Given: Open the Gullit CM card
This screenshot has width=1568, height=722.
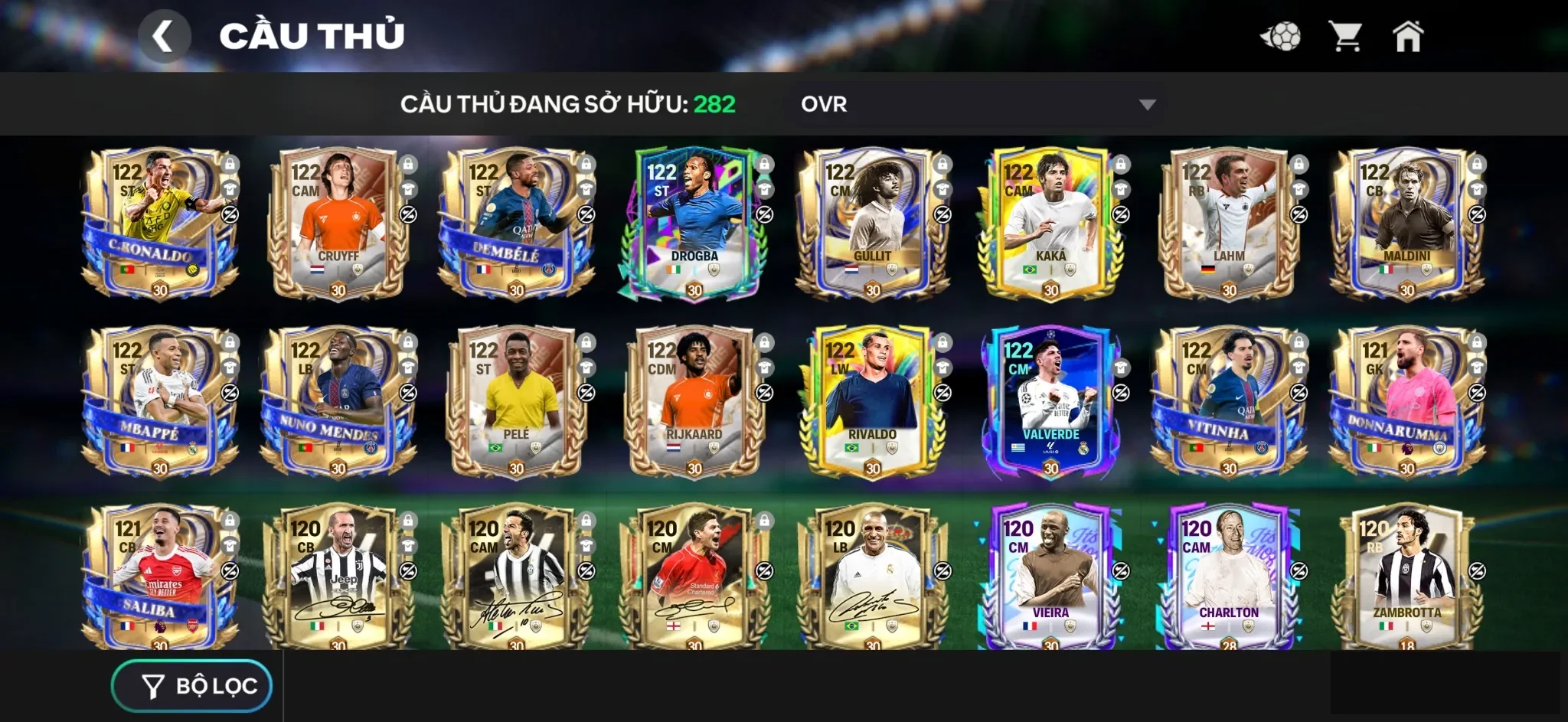Looking at the screenshot, I should click(872, 223).
